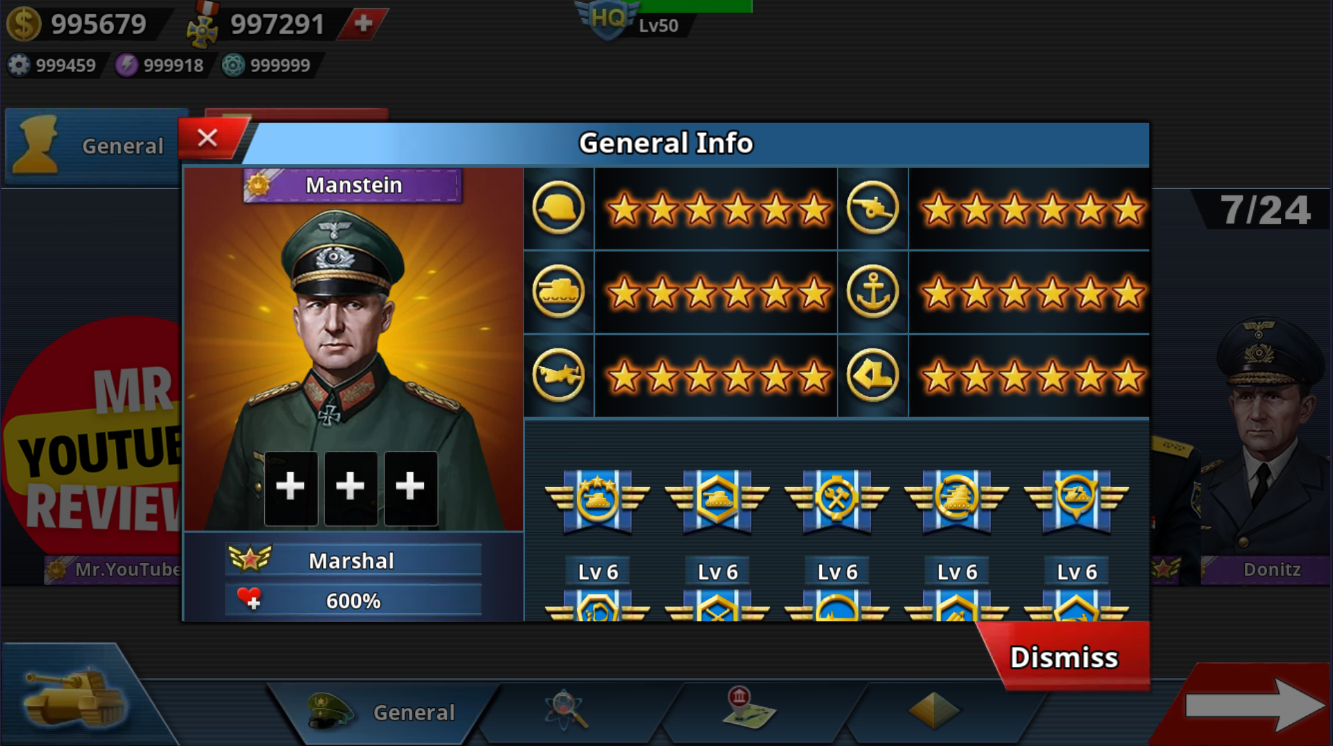Tap the artillery cannon ability icon
1333x746 pixels.
[x=872, y=209]
